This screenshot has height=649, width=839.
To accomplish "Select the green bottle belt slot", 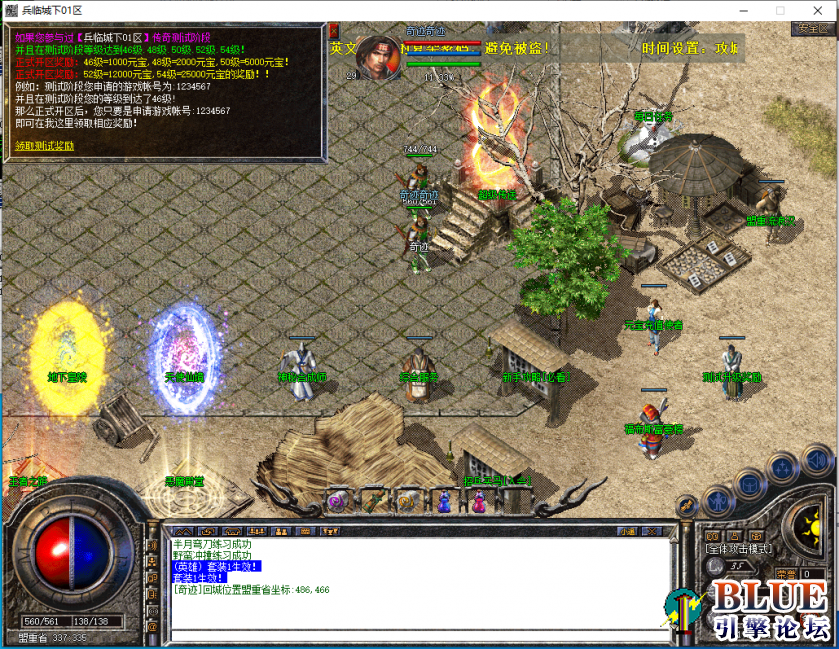I will (373, 500).
